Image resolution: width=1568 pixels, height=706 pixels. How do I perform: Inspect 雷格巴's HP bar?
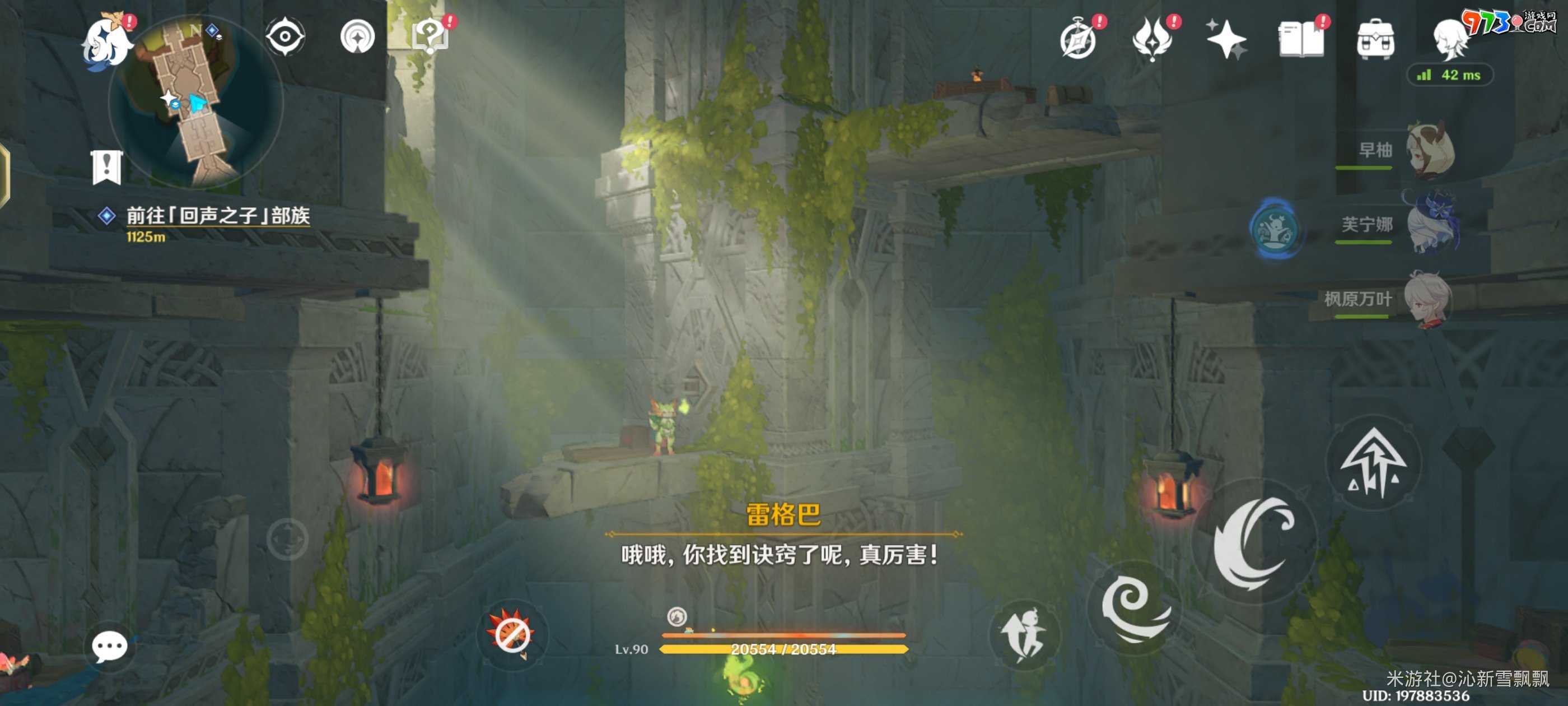785,649
